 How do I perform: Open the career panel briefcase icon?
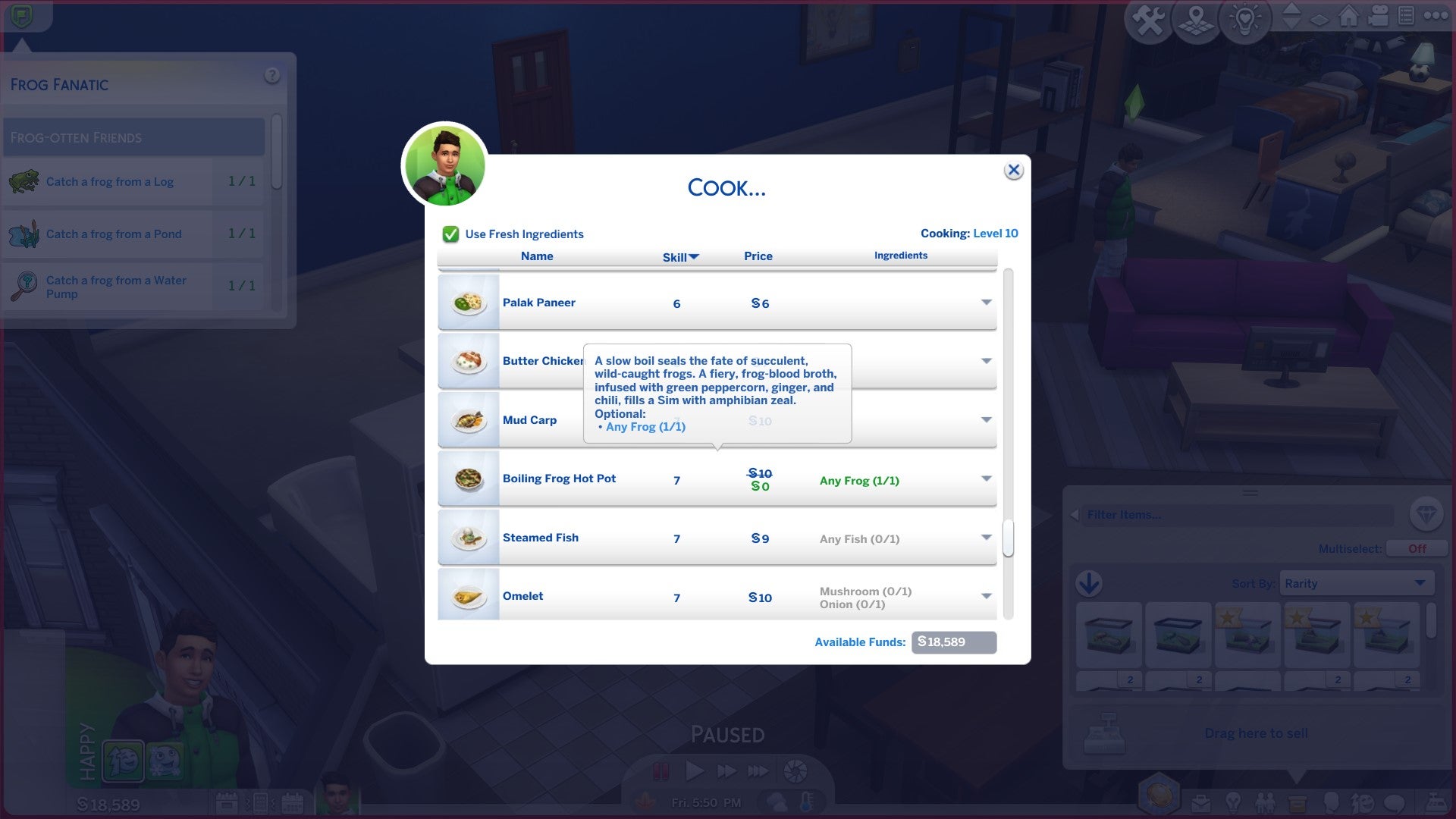pos(1201,802)
